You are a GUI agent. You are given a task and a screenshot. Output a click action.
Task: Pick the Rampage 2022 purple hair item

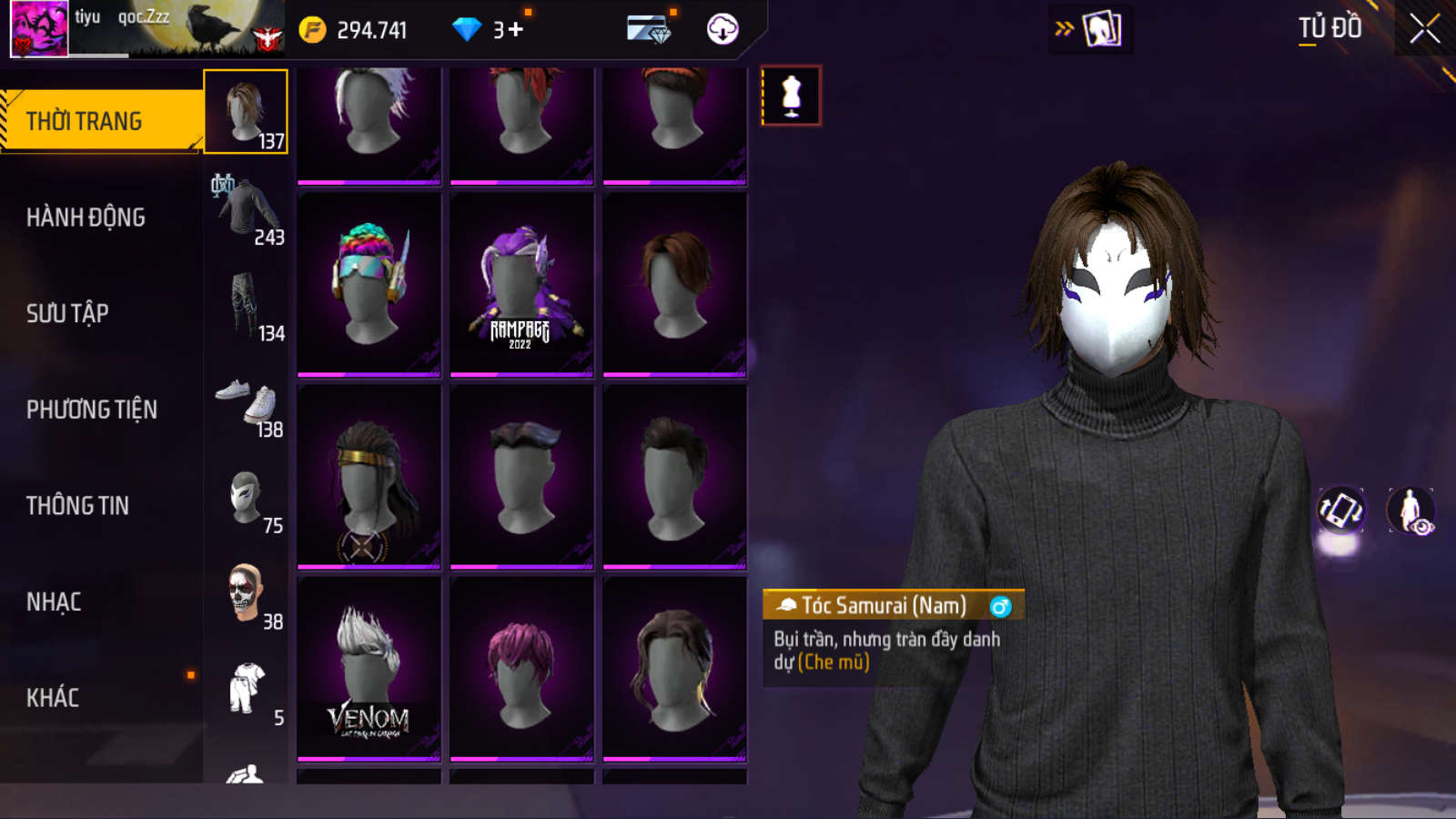521,284
